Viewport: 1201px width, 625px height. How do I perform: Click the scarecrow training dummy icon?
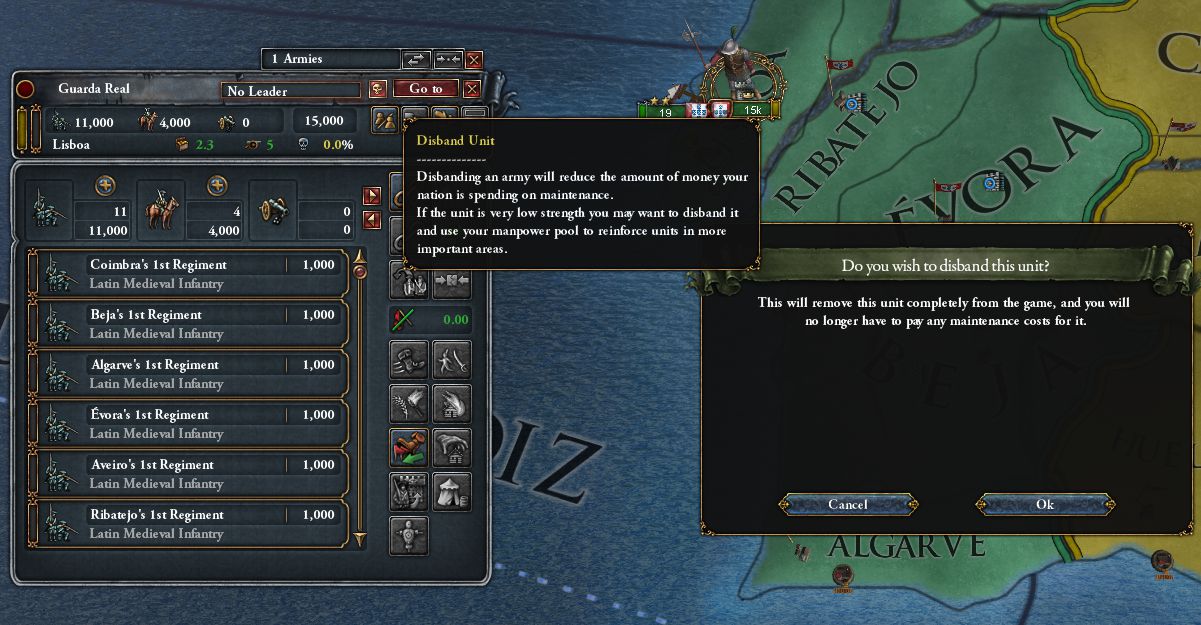(409, 535)
